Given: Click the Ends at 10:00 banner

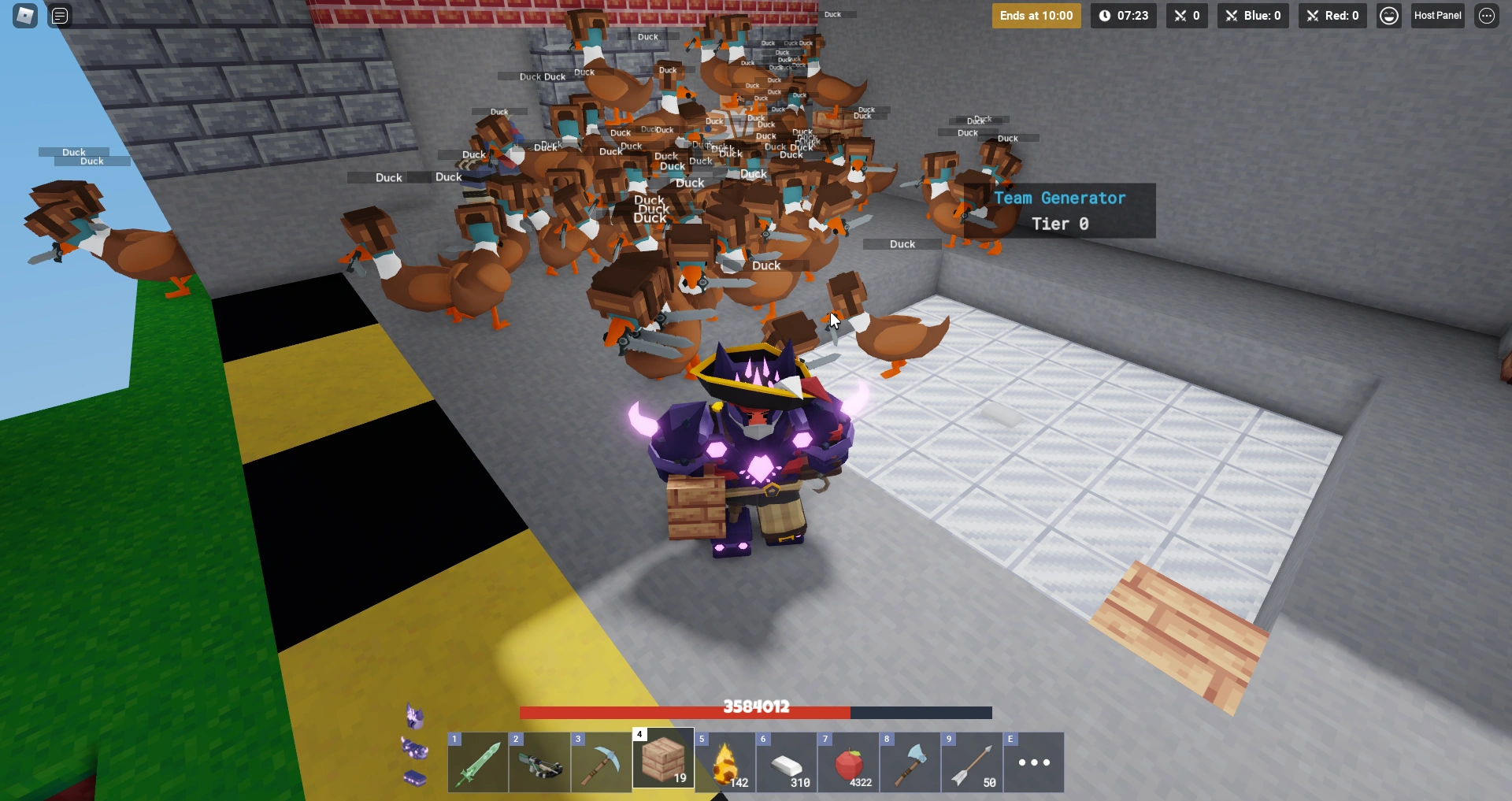Looking at the screenshot, I should [x=1036, y=15].
